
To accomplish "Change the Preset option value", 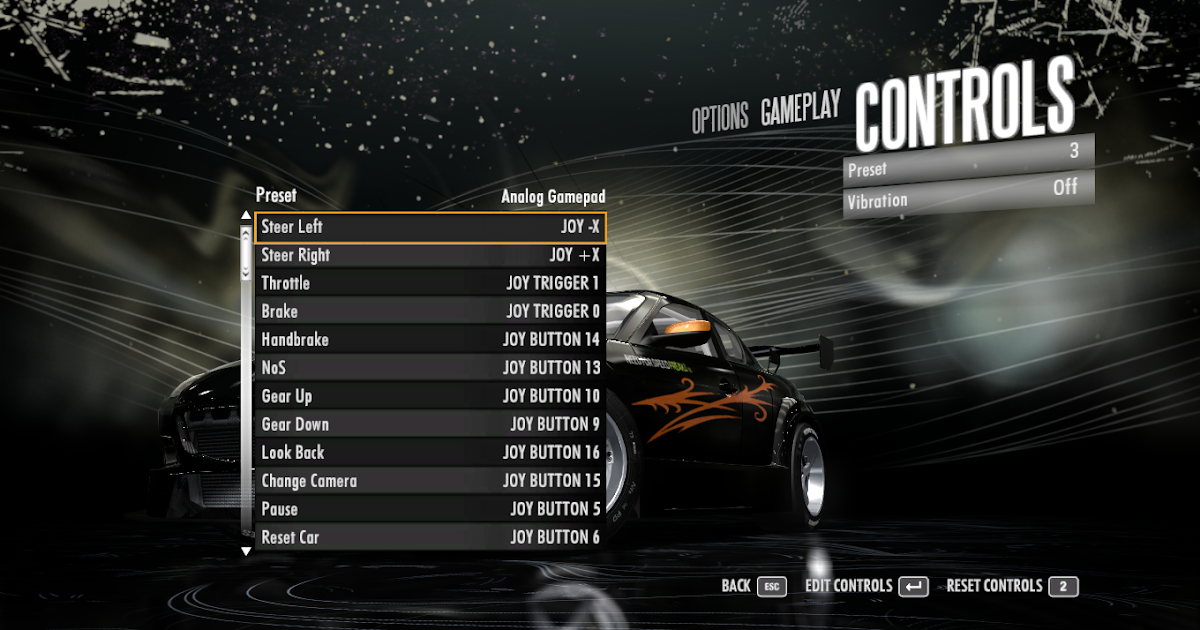I will point(968,160).
